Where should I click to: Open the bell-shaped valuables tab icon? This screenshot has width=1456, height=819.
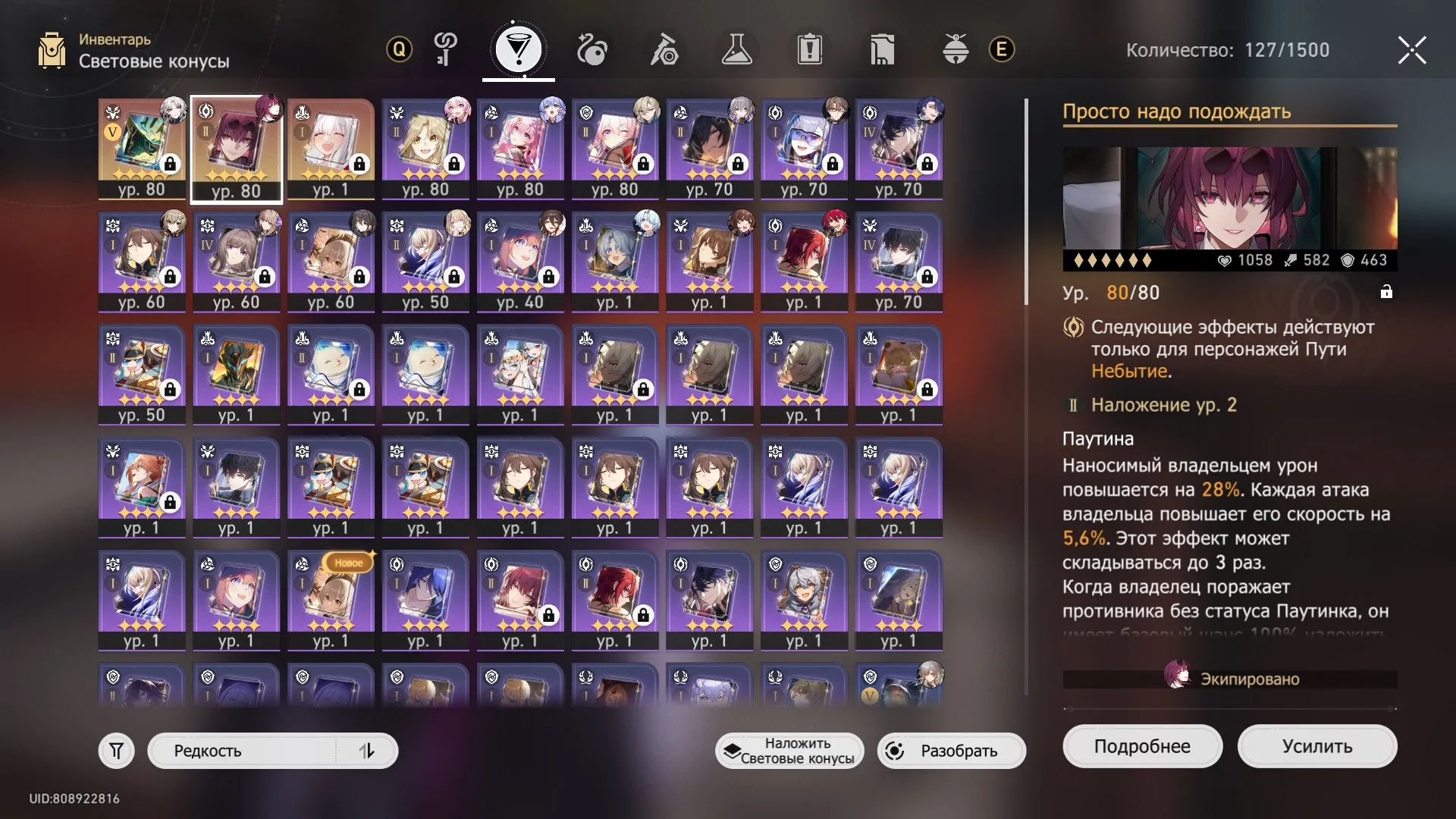coord(956,49)
